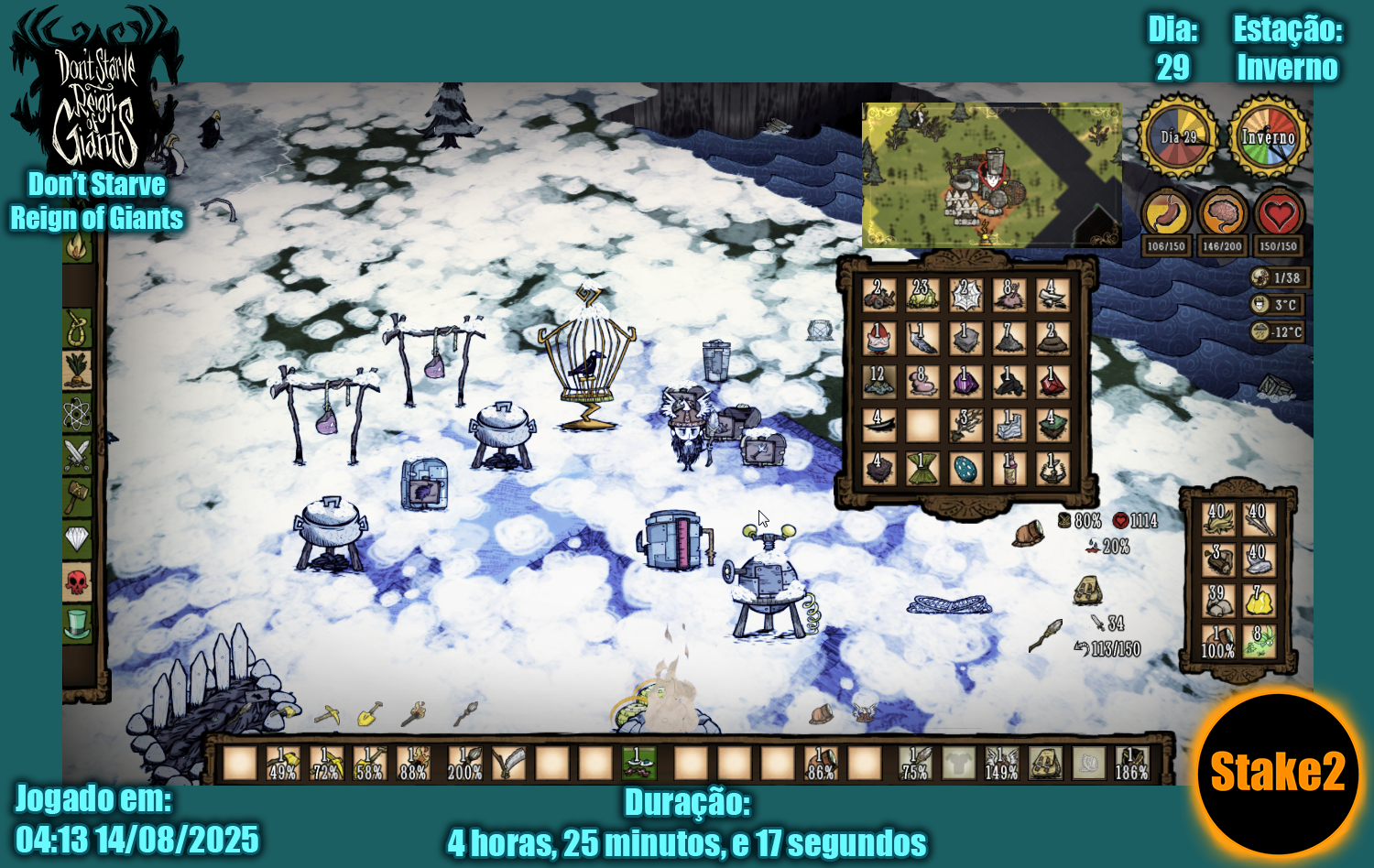Screen dimensions: 1374x868
Task: Choose the blue spotted egg in backpack
Action: [x=965, y=469]
